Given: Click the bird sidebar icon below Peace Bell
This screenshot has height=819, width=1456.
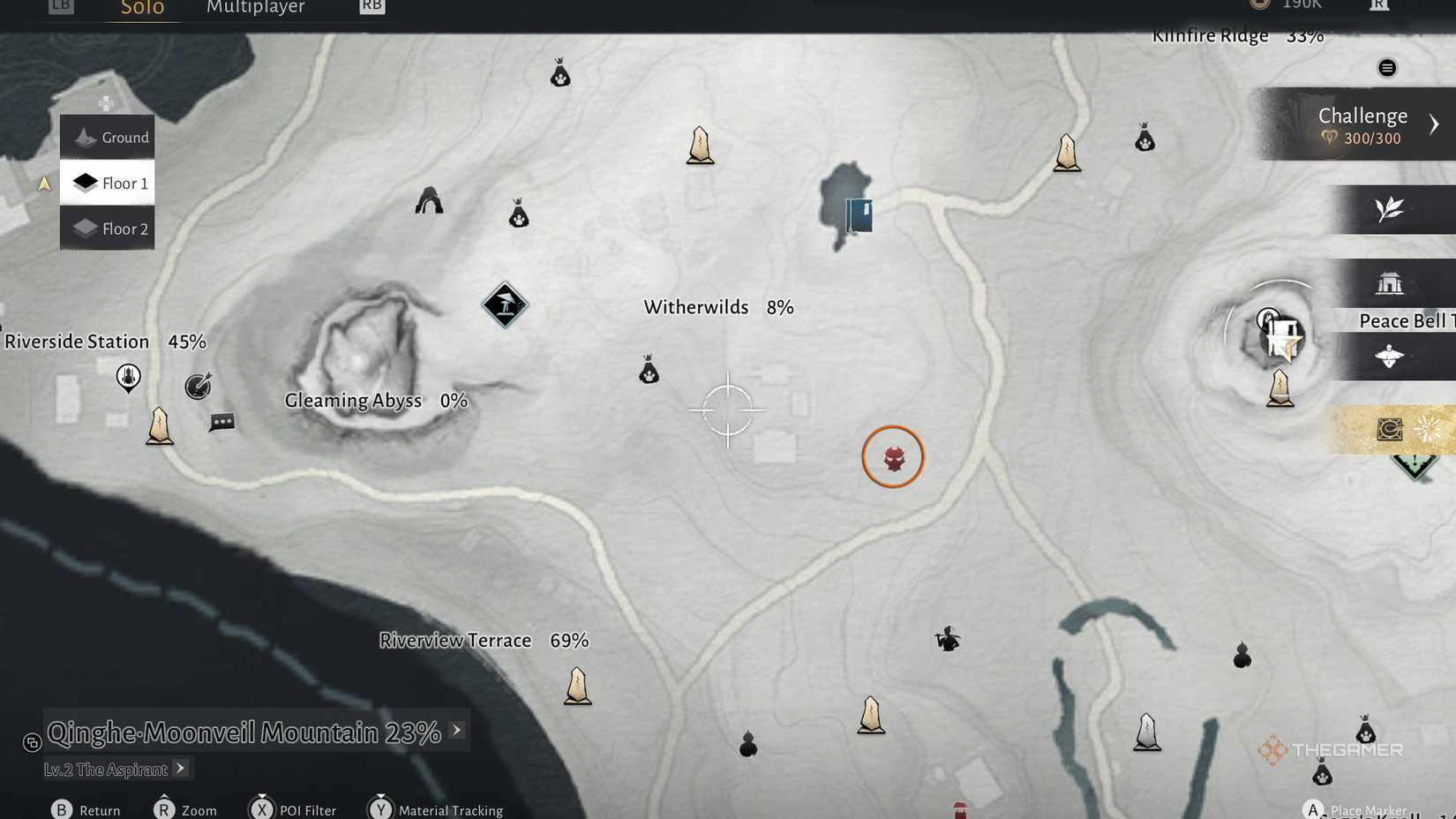Looking at the screenshot, I should 1390,356.
